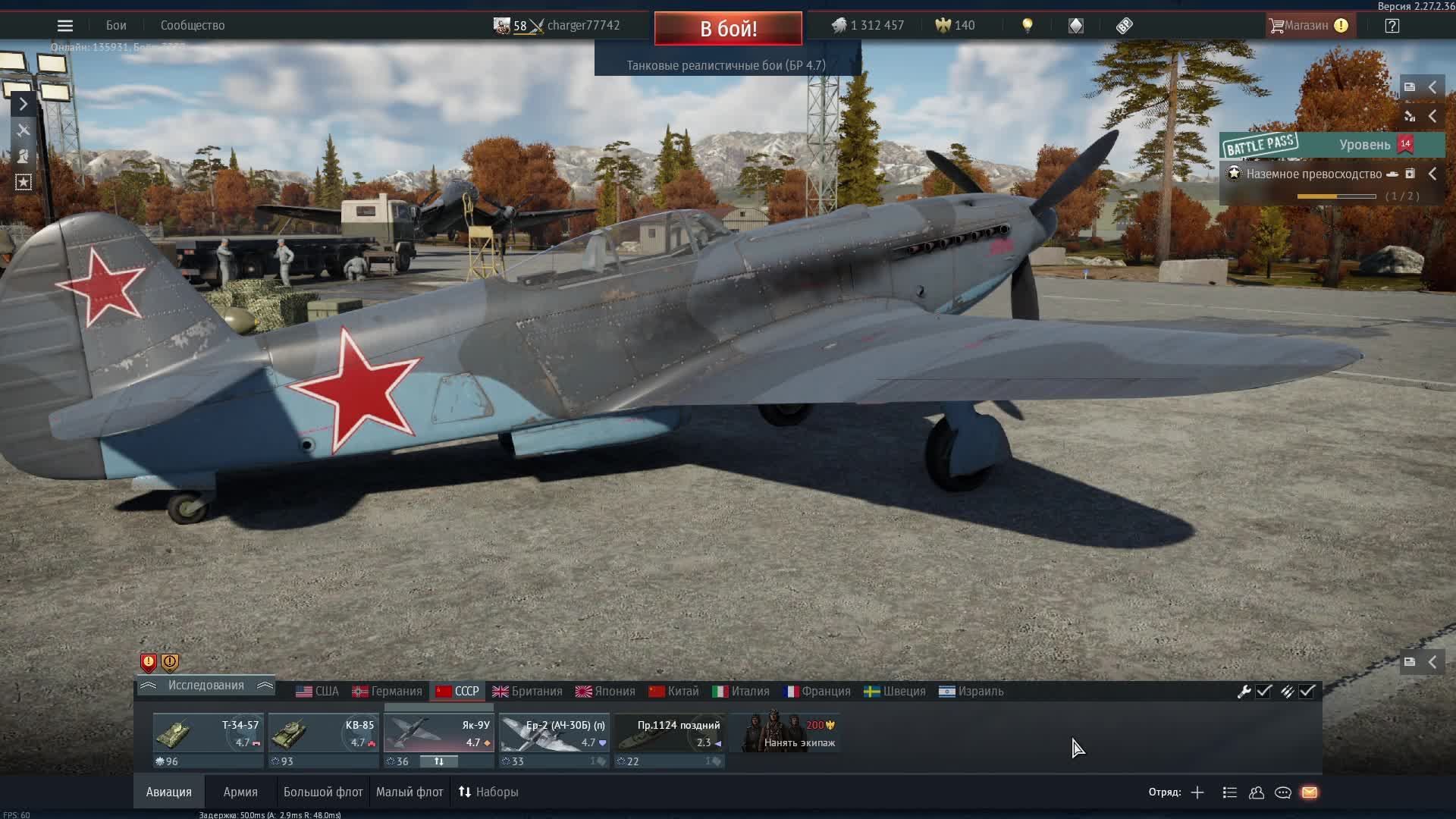Switch to the Армия tab
Viewport: 1456px width, 819px height.
[240, 792]
